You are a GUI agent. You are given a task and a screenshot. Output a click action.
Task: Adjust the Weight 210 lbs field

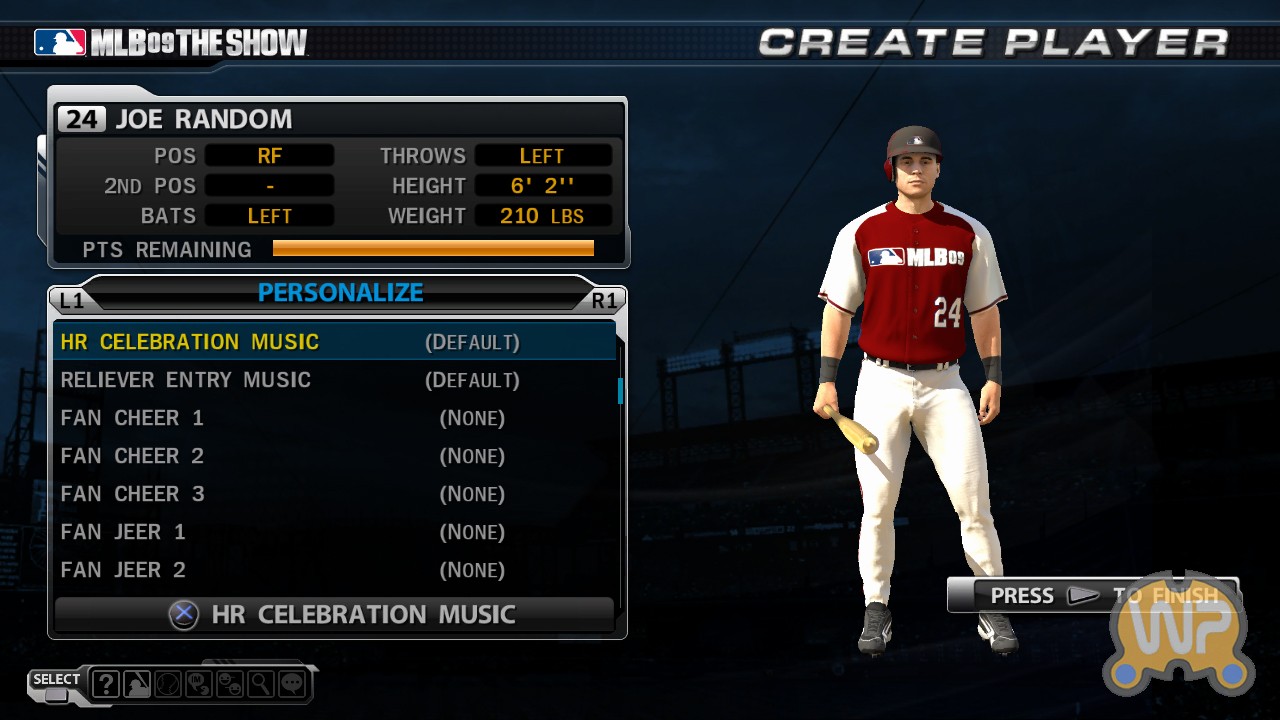542,216
